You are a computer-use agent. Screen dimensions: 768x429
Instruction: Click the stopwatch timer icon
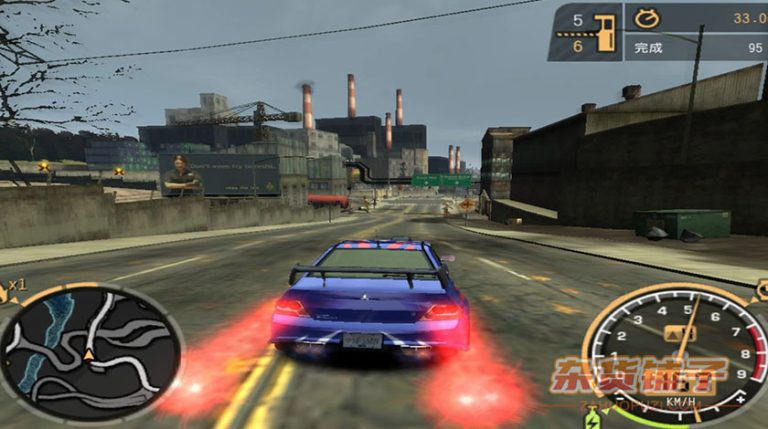643,17
